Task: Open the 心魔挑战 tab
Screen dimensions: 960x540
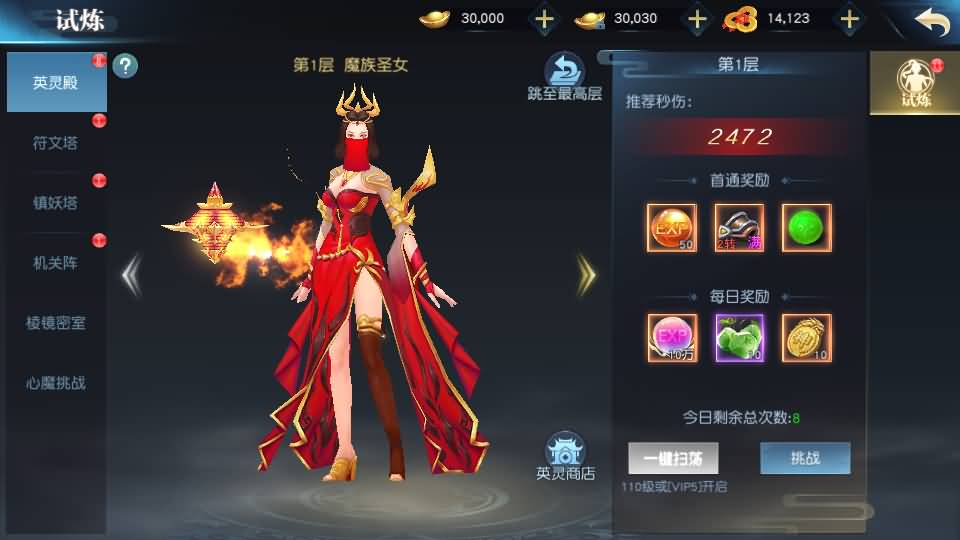Action: coord(55,383)
